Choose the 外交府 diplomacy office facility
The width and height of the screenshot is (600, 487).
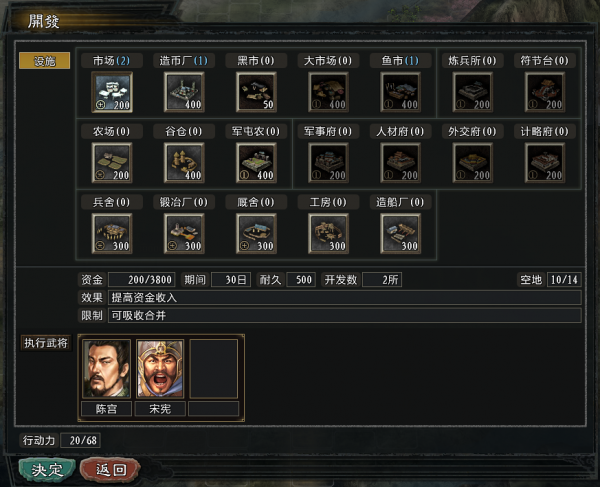pos(473,162)
